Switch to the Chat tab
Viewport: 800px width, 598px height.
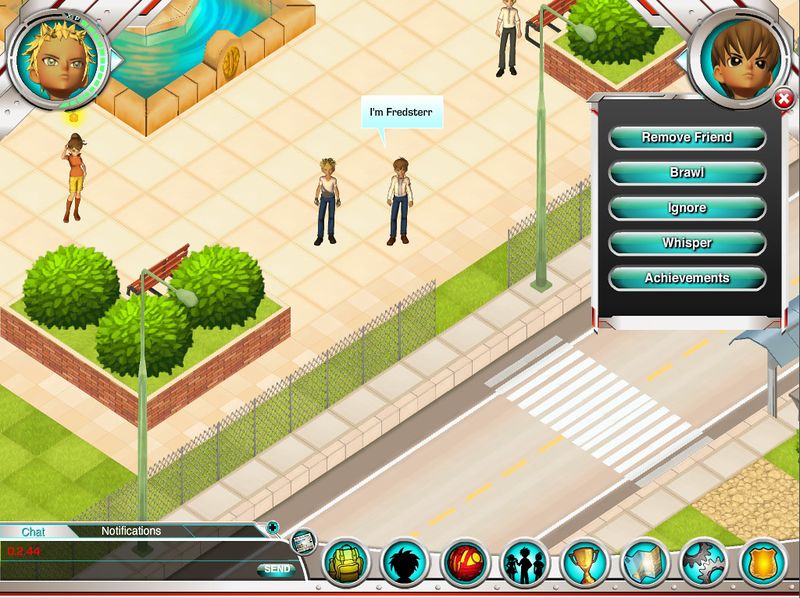pyautogui.click(x=34, y=532)
